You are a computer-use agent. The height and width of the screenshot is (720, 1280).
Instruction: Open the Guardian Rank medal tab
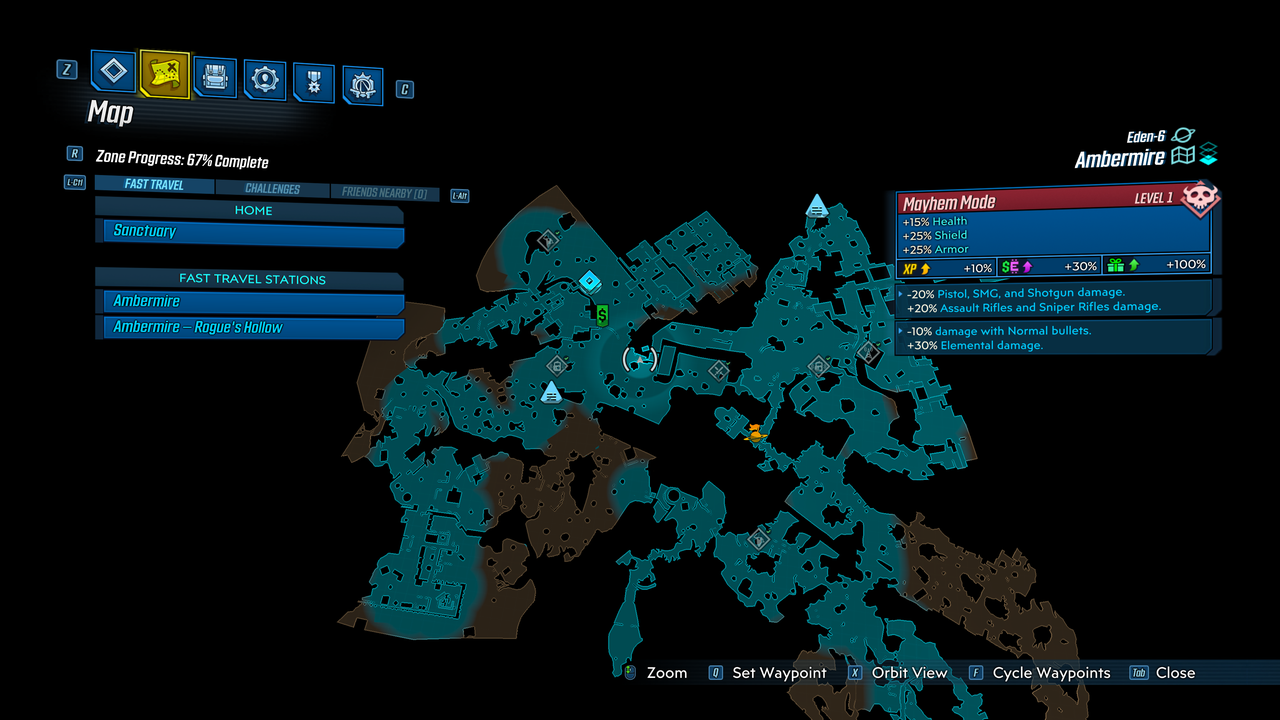[x=314, y=83]
